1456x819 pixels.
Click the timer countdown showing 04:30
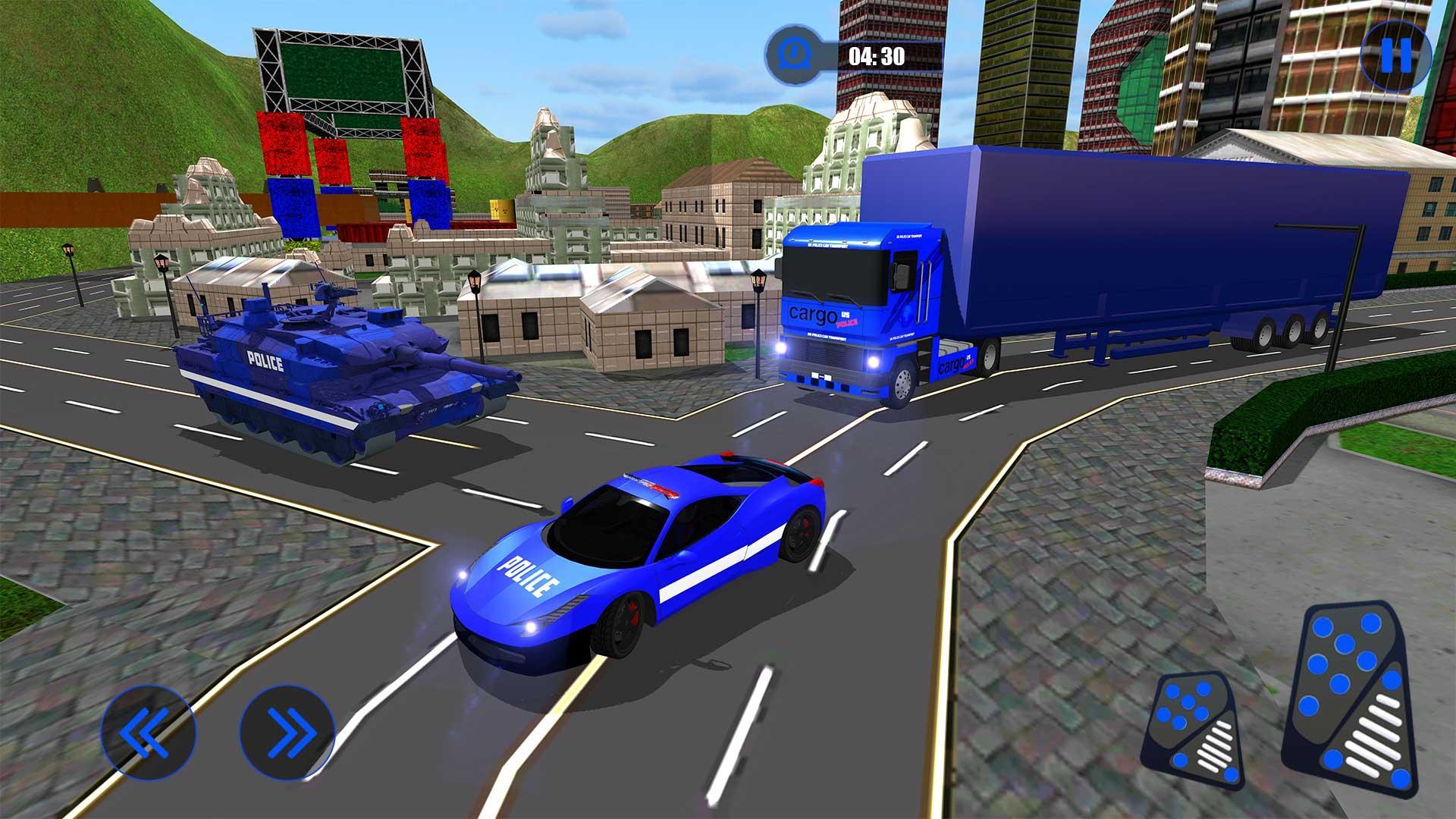point(876,55)
